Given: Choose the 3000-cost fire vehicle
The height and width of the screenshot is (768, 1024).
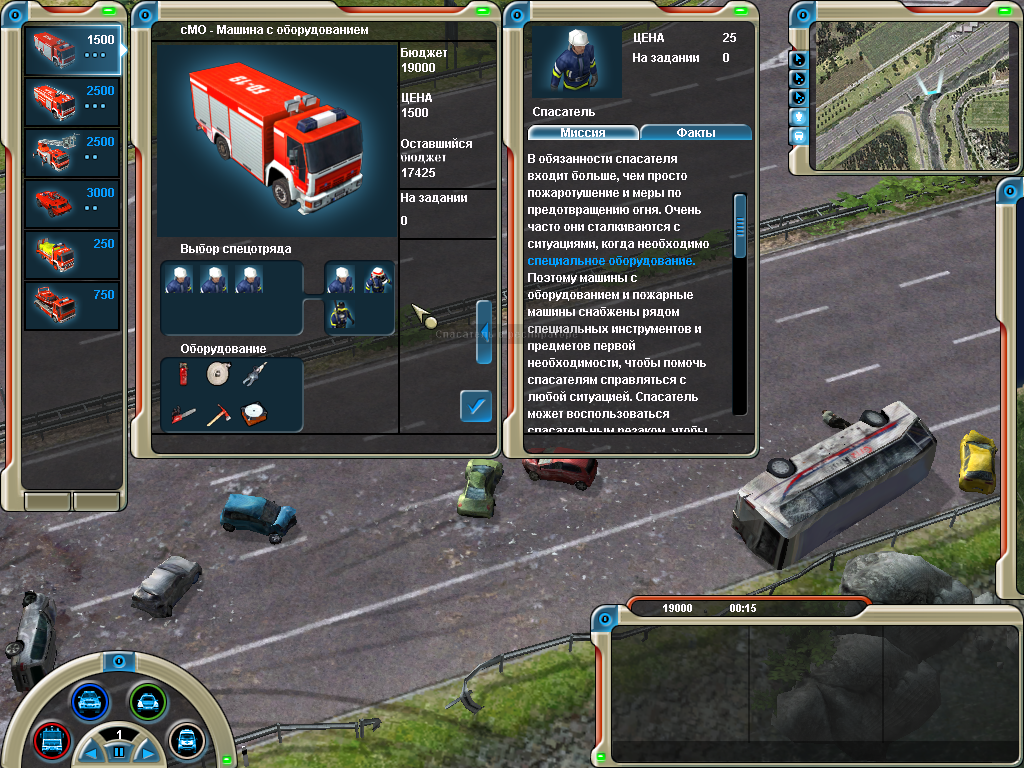Looking at the screenshot, I should pyautogui.click(x=73, y=202).
